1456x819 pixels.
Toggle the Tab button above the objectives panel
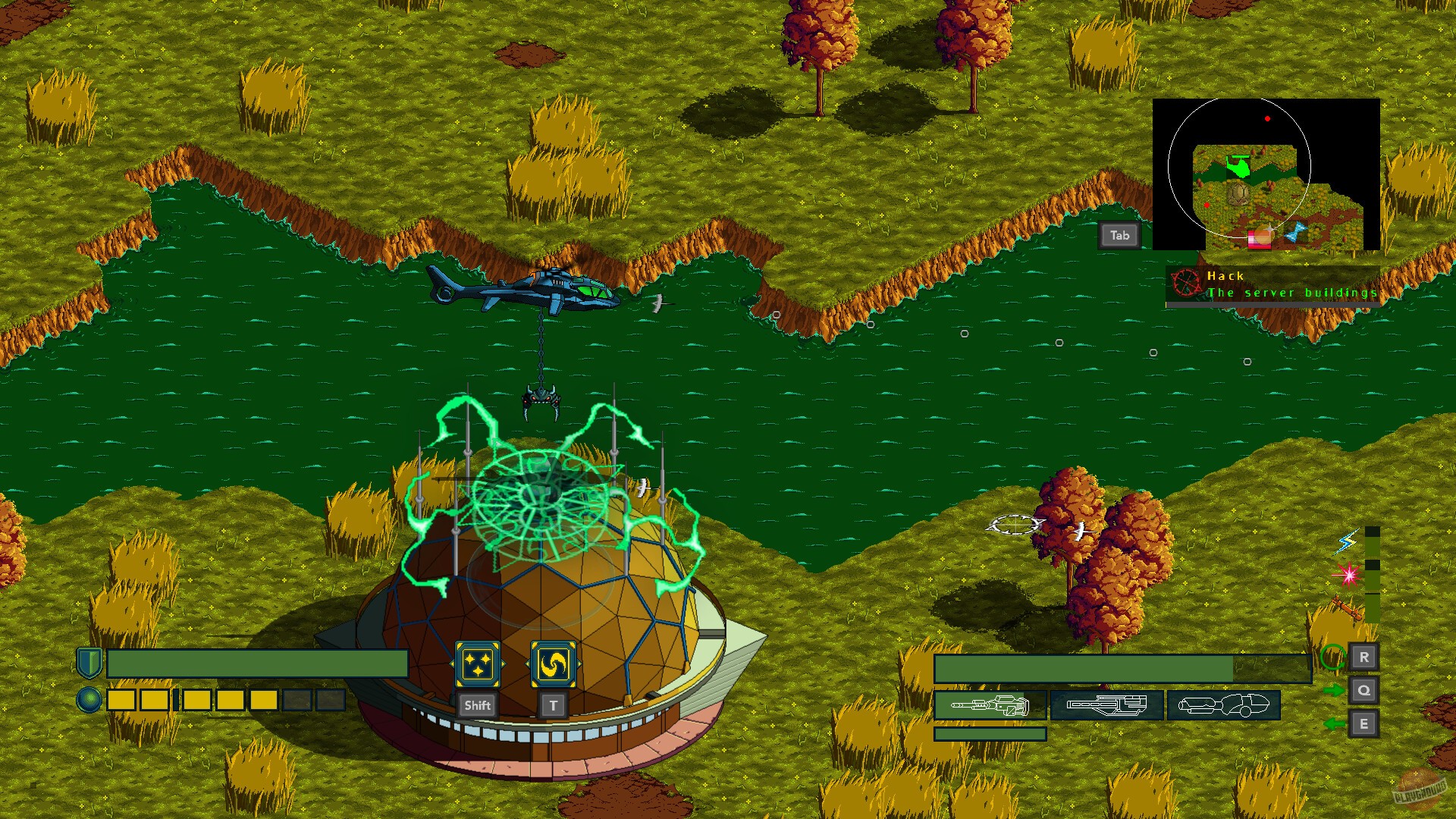(1118, 235)
